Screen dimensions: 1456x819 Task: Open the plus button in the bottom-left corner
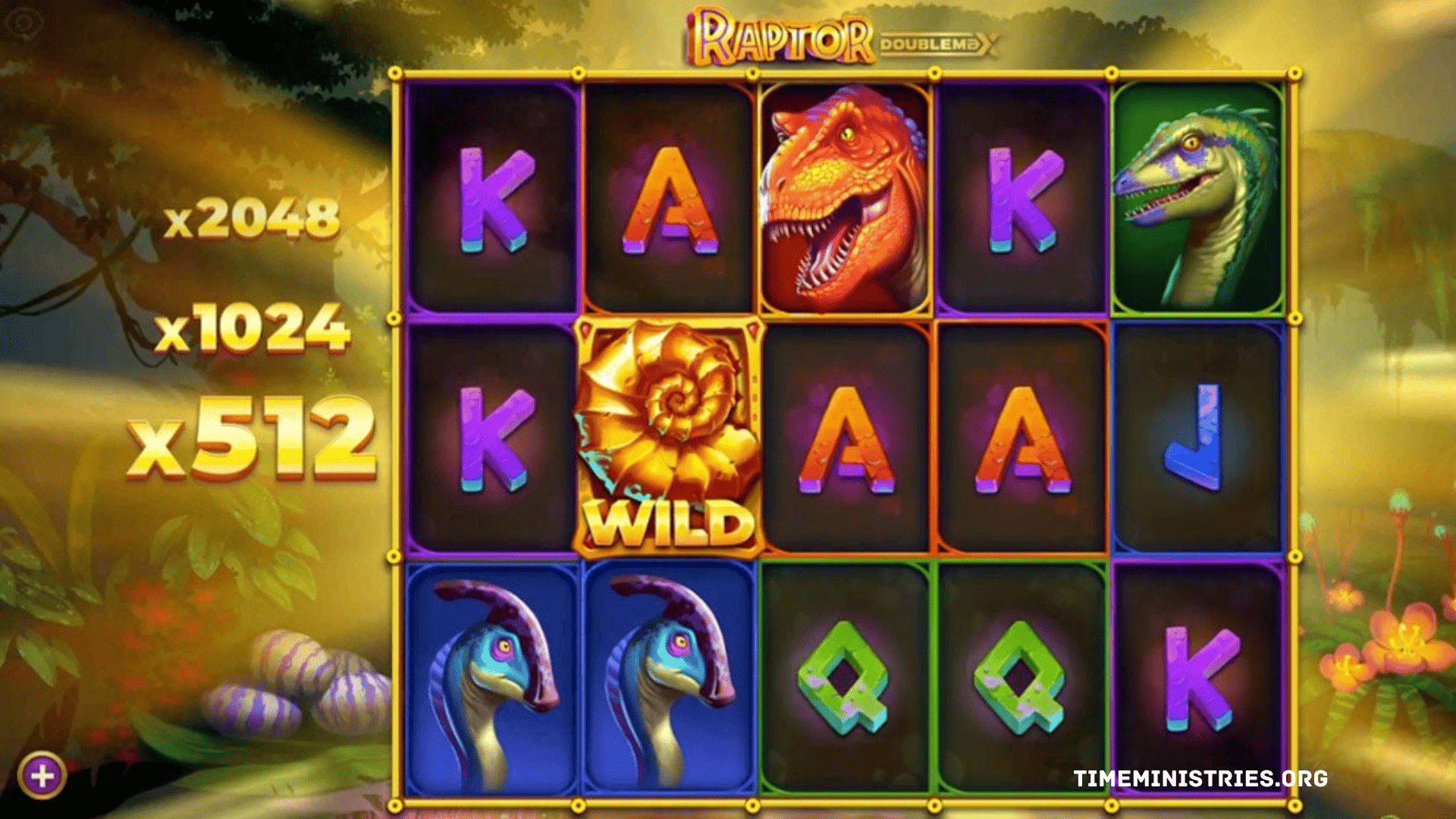click(42, 775)
